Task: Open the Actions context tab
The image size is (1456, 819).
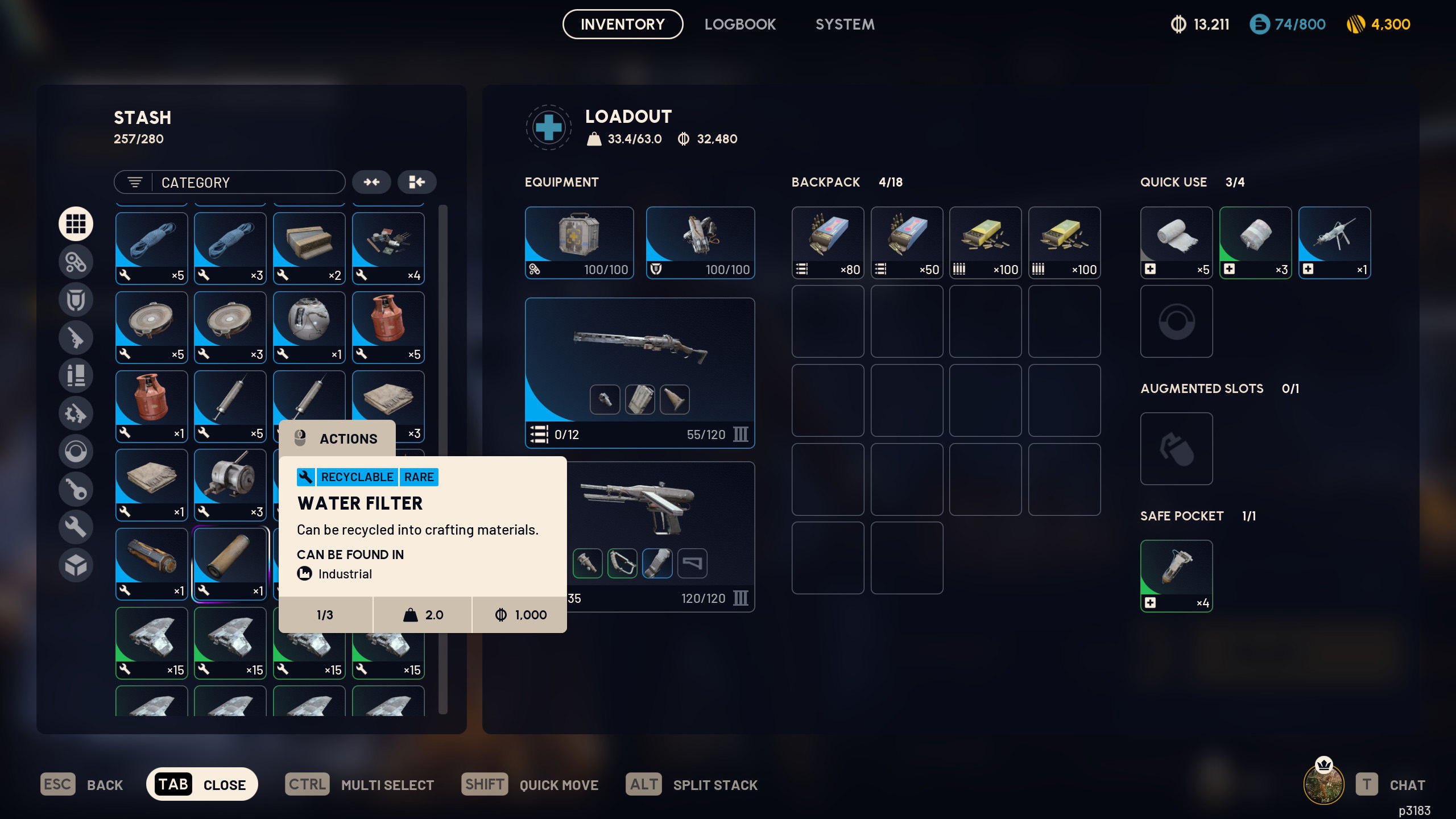Action: pos(337,439)
